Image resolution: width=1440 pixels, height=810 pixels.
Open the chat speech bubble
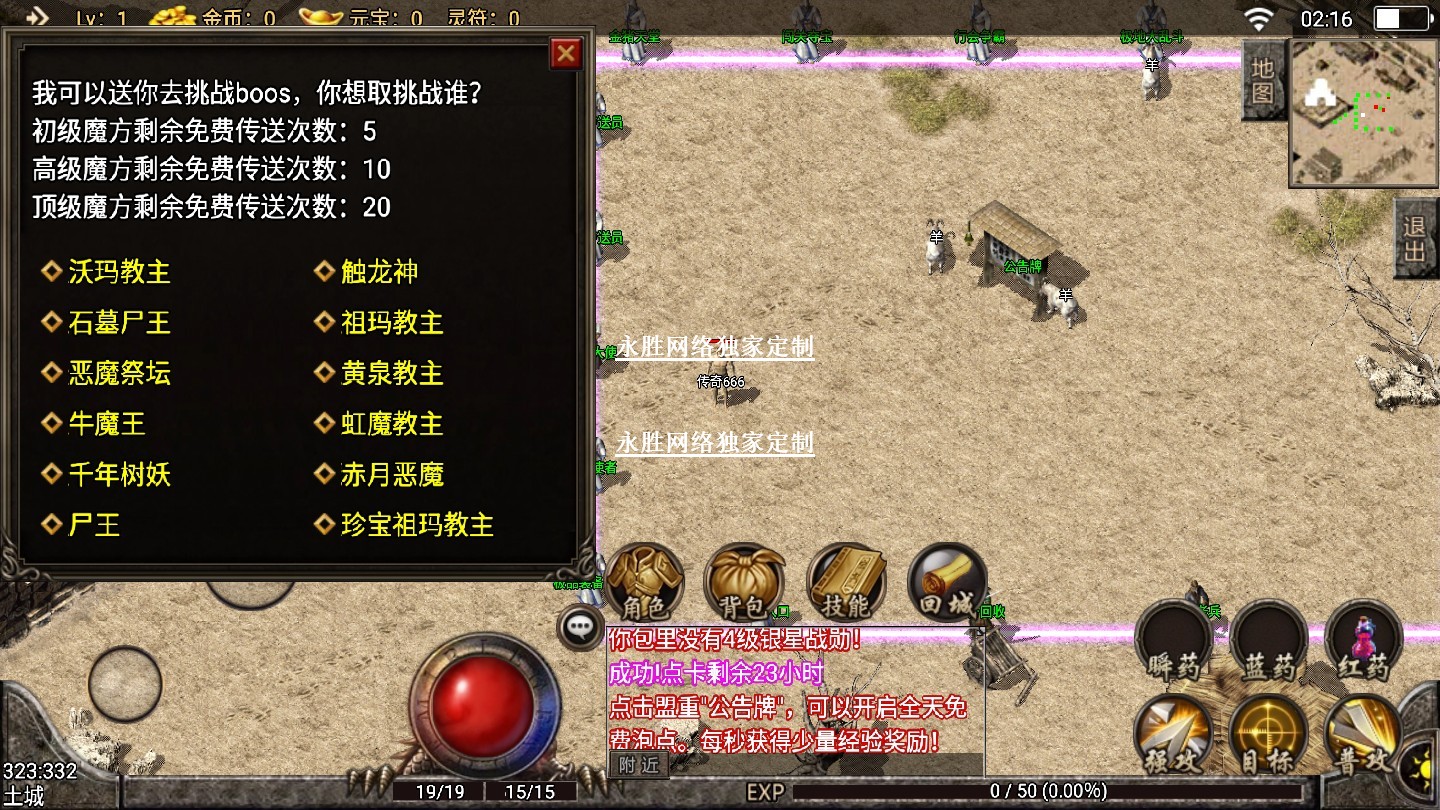(580, 628)
